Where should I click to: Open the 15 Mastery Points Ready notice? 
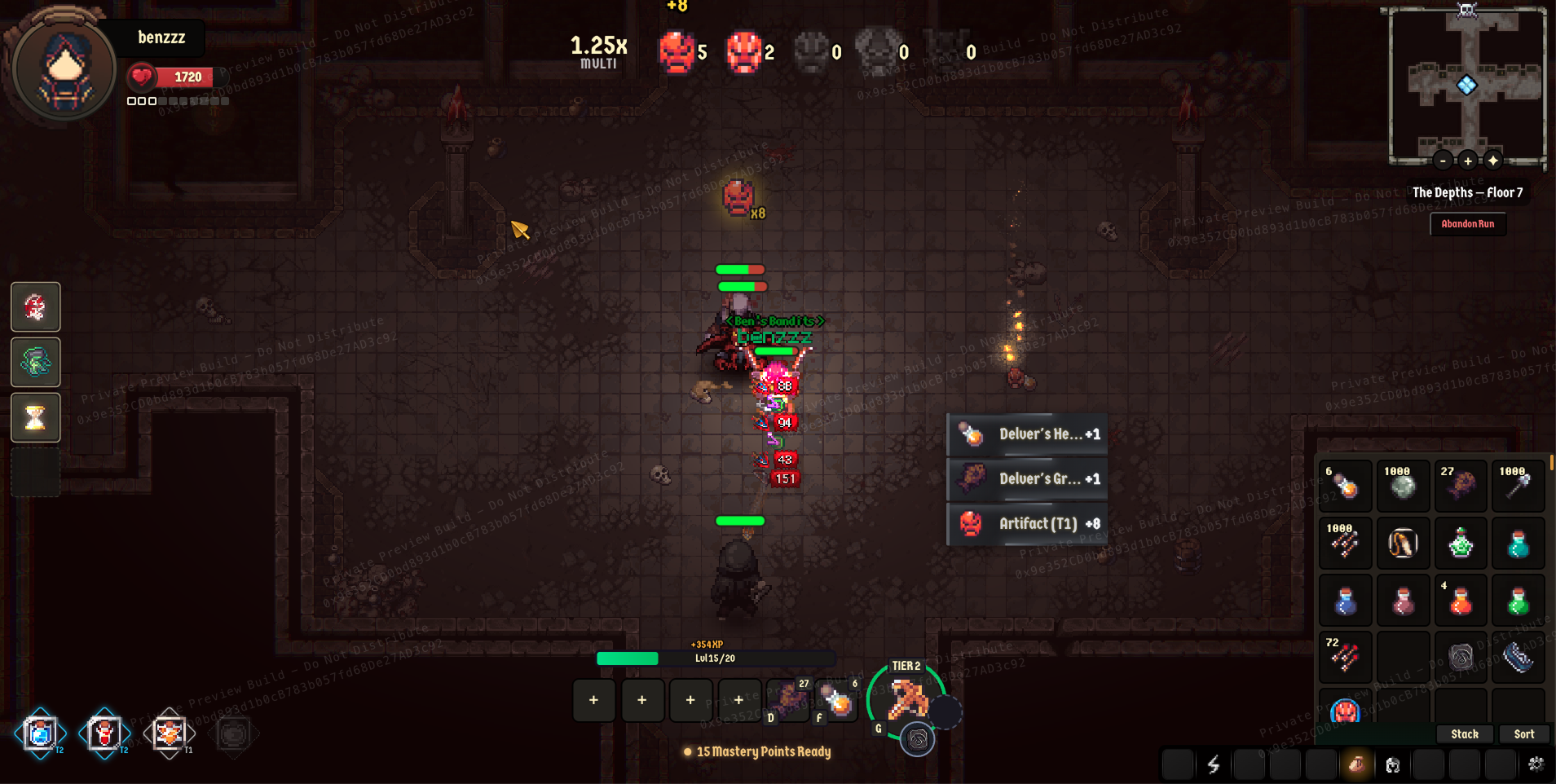[758, 752]
